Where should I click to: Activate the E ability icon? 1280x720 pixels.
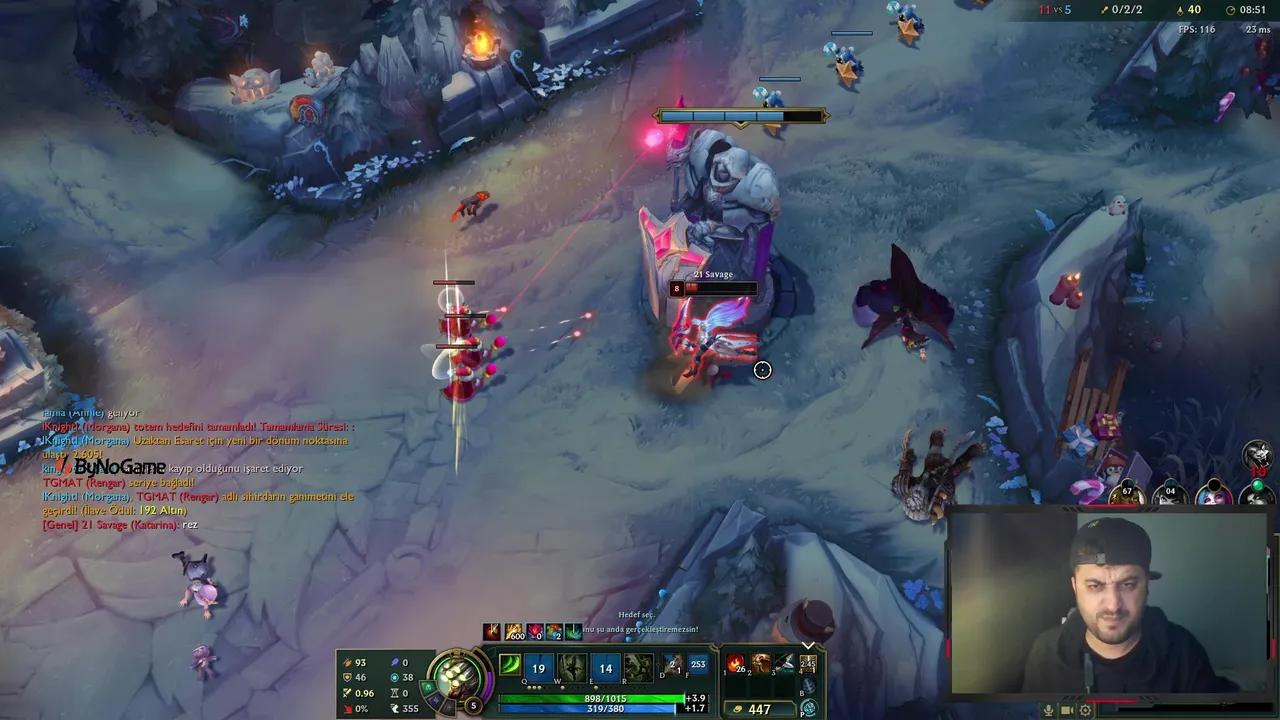pyautogui.click(x=605, y=668)
